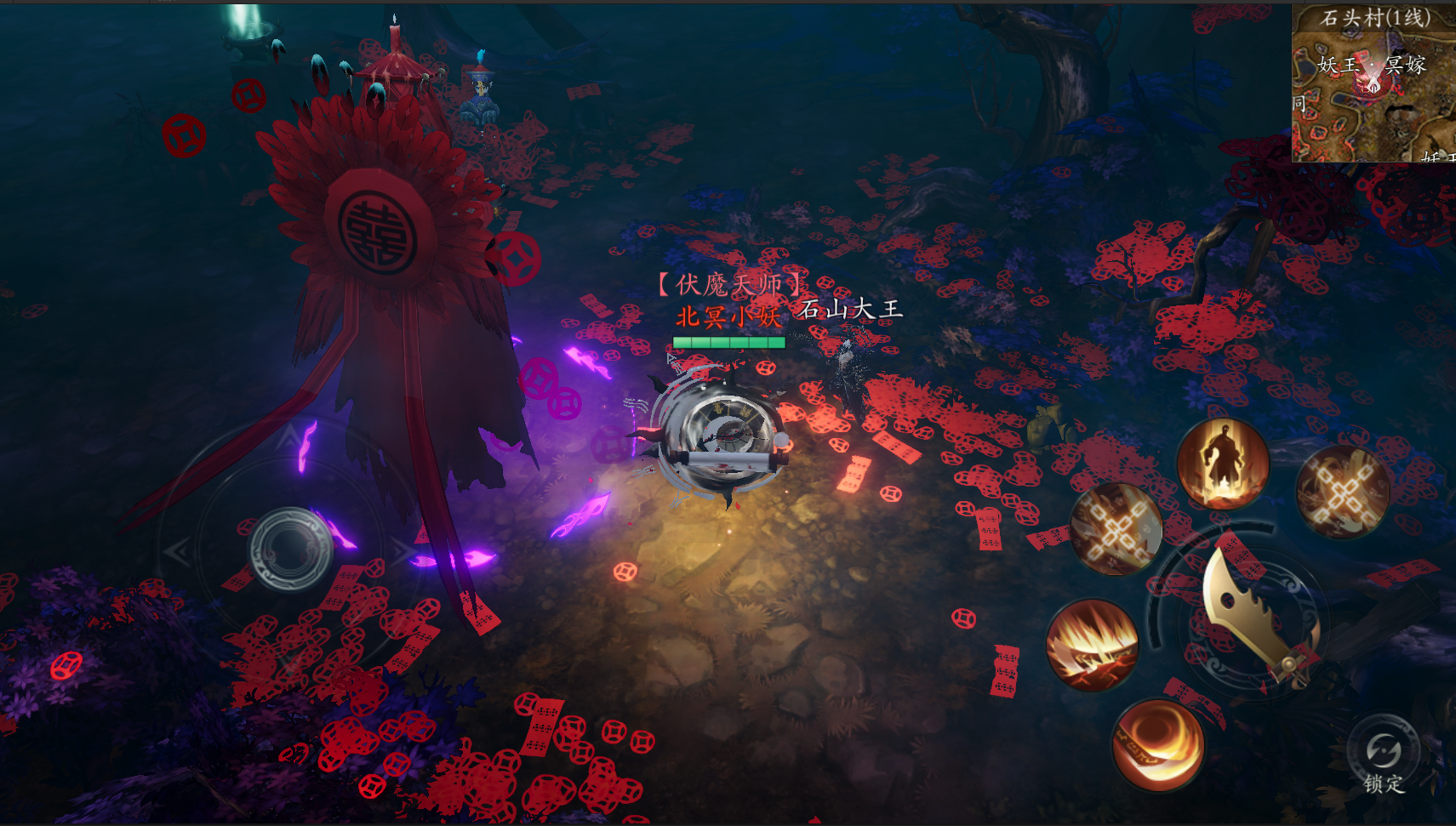Activate the flaming figure skill
Viewport: 1456px width, 826px height.
[1223, 464]
